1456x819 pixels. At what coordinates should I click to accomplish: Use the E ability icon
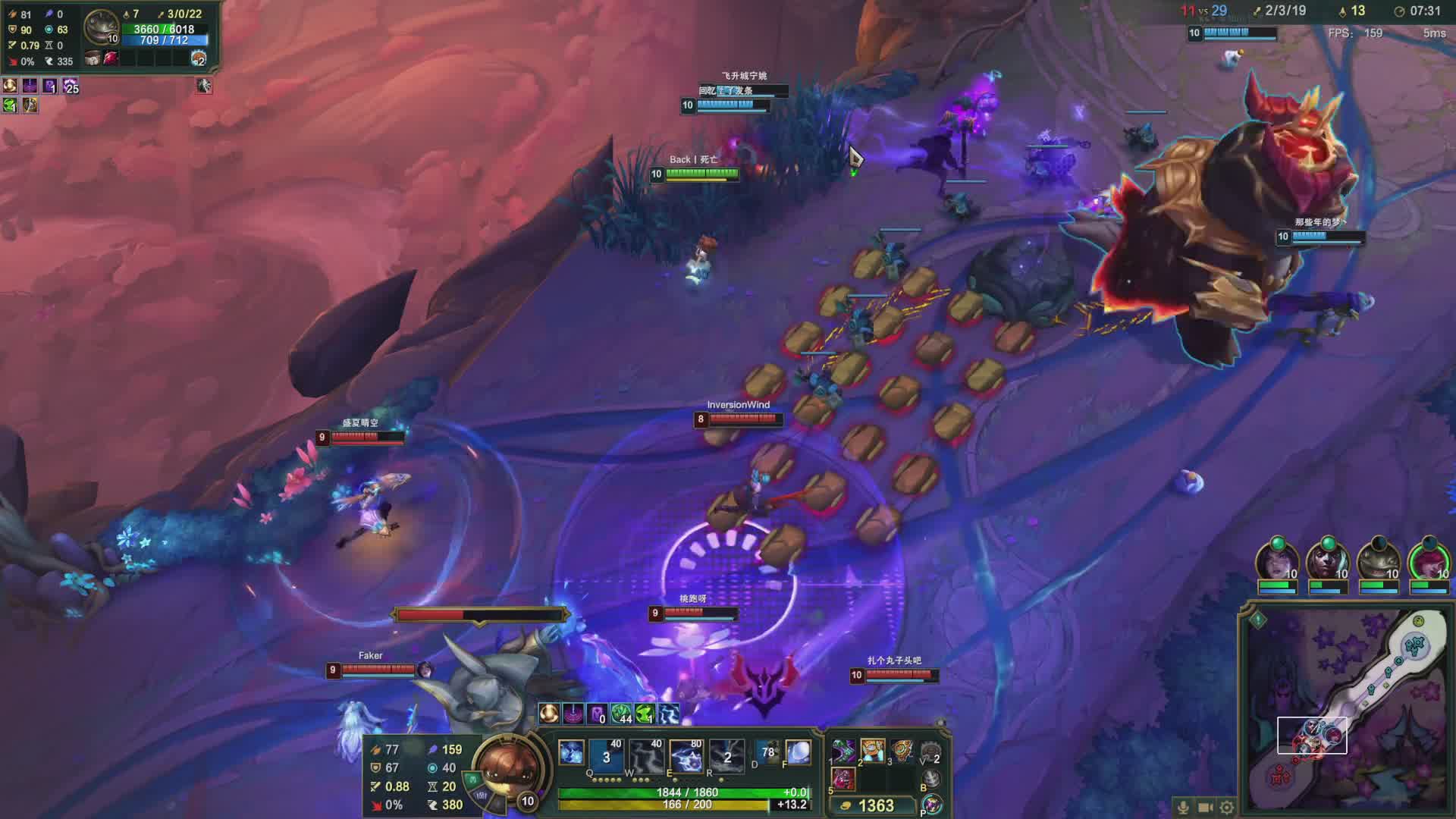[686, 755]
